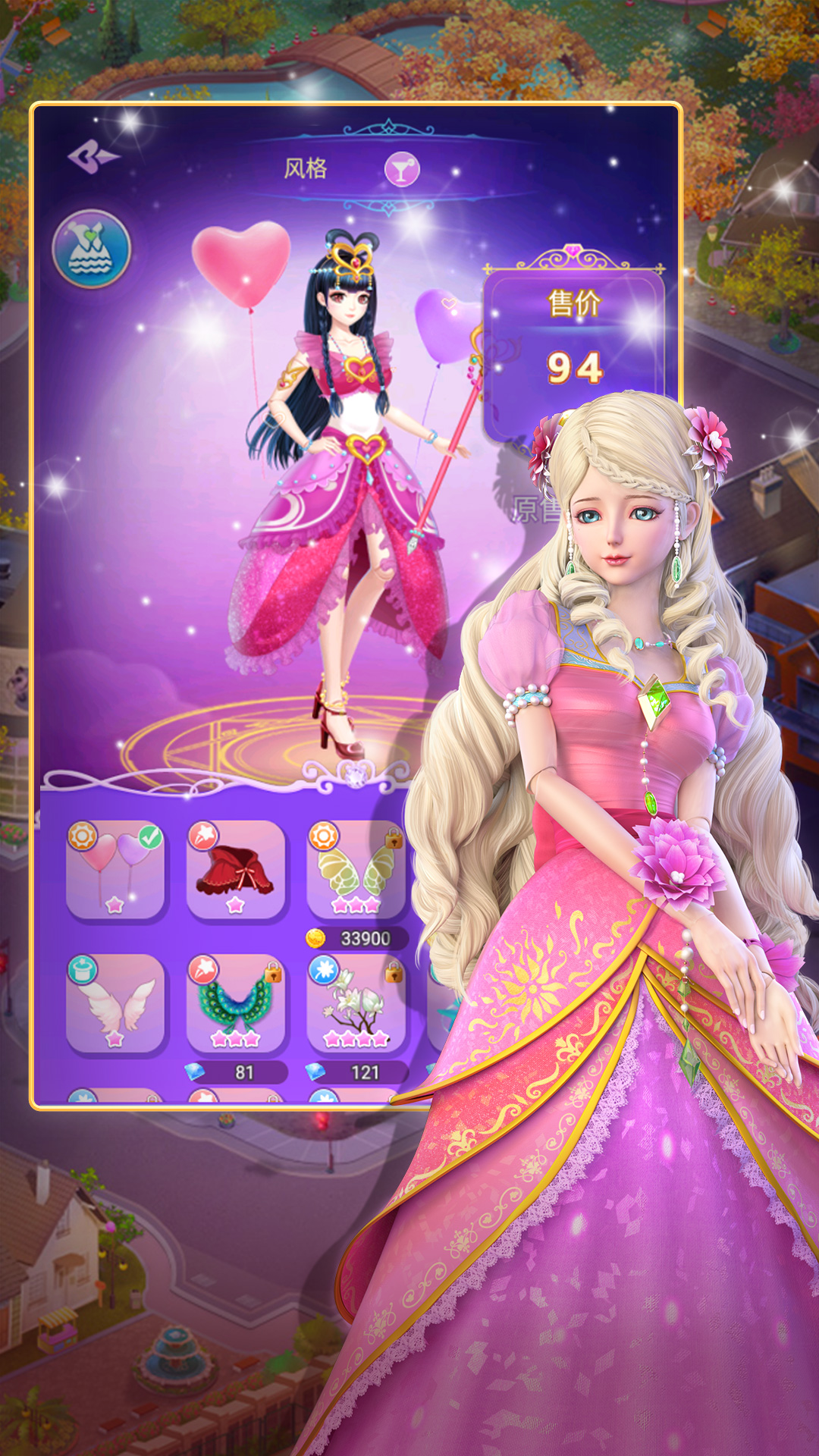
Task: Go back using the arrow button
Action: coord(93,158)
